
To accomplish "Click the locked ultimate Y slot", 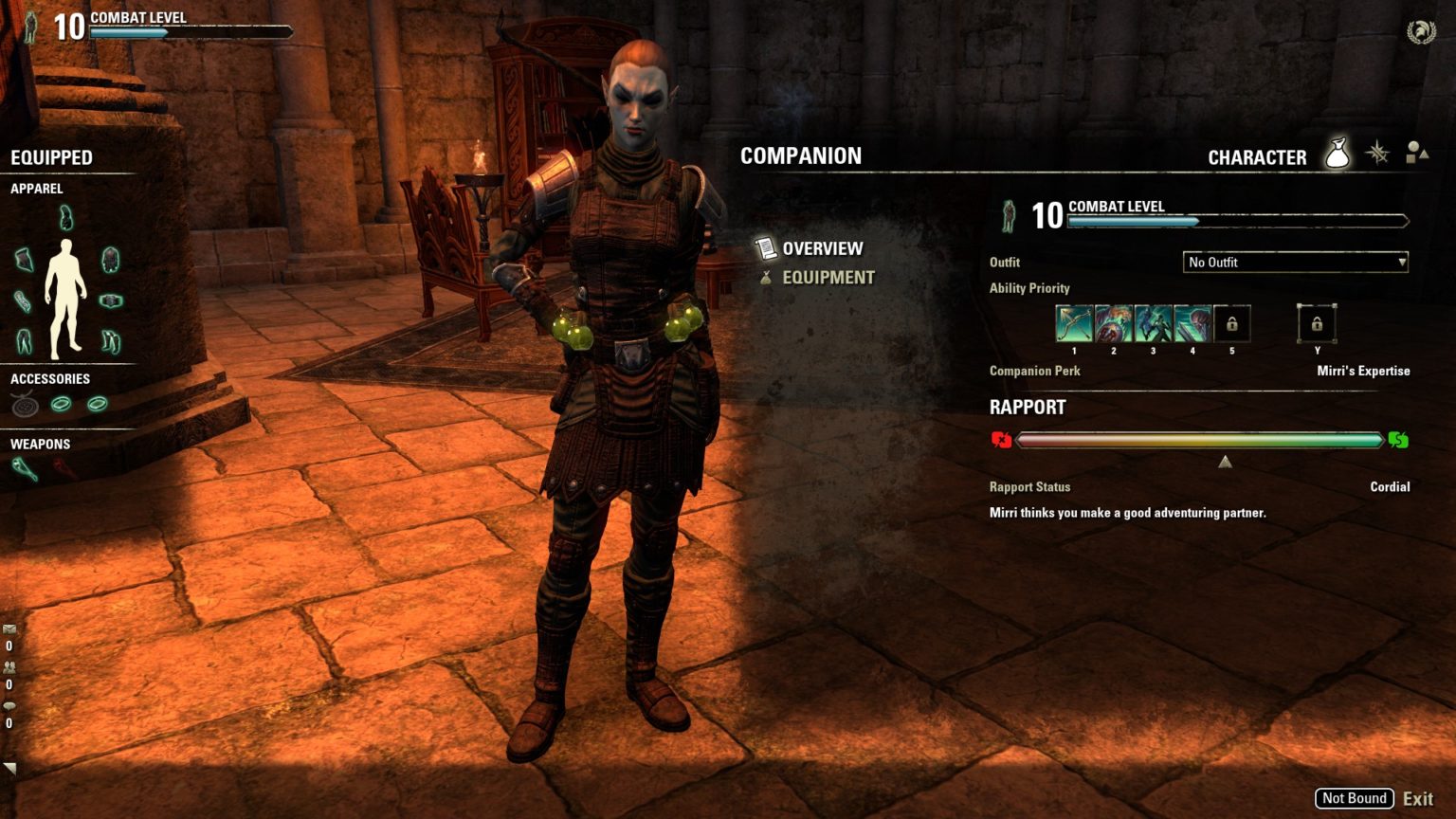I will point(1317,323).
